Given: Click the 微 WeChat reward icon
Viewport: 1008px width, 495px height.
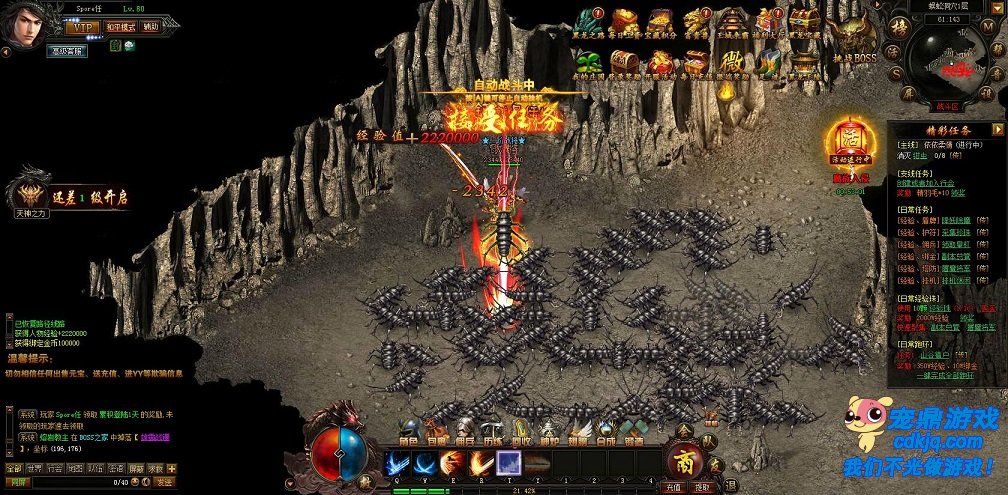Looking at the screenshot, I should [732, 63].
